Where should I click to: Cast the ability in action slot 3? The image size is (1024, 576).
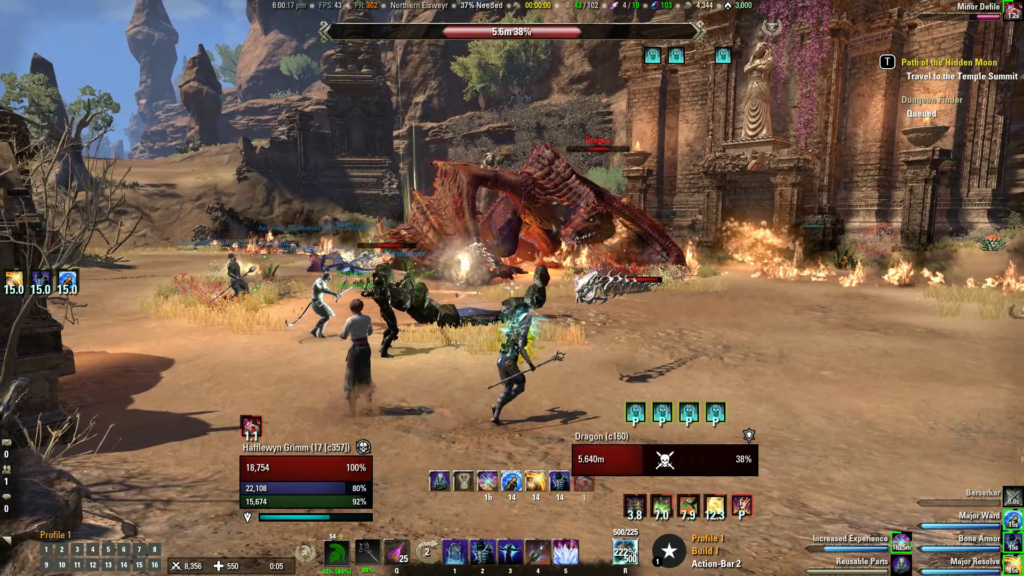tap(510, 551)
